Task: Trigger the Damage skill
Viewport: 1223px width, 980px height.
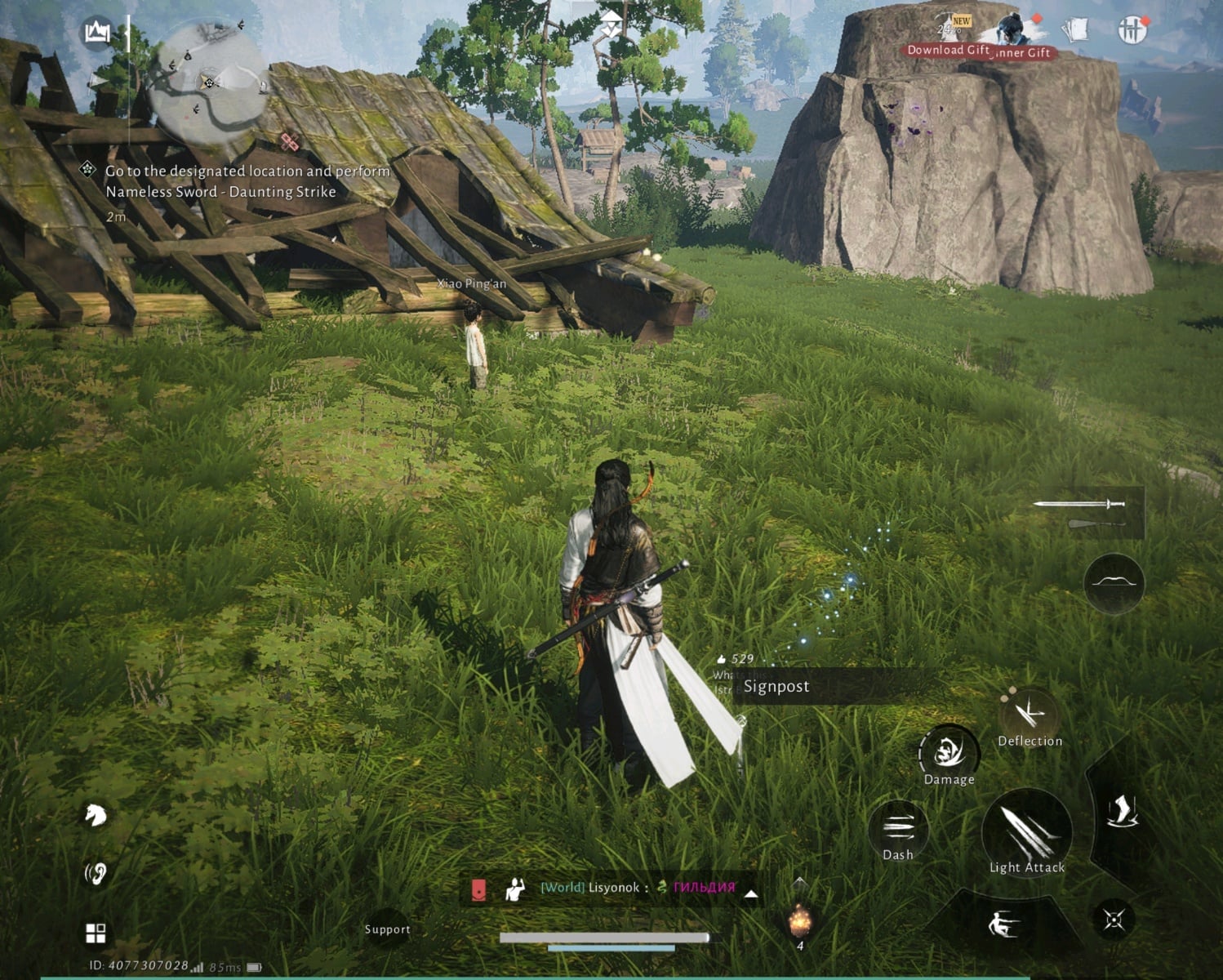Action: [x=949, y=753]
